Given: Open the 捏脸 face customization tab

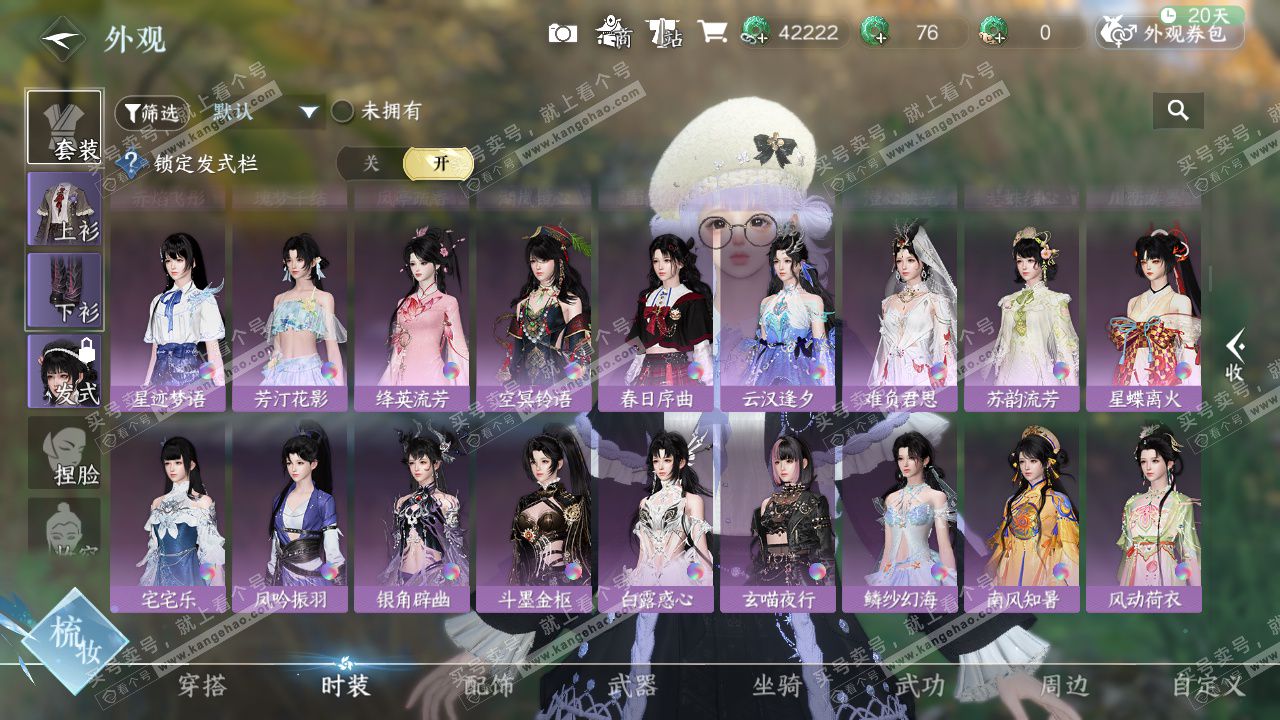Looking at the screenshot, I should tap(64, 453).
